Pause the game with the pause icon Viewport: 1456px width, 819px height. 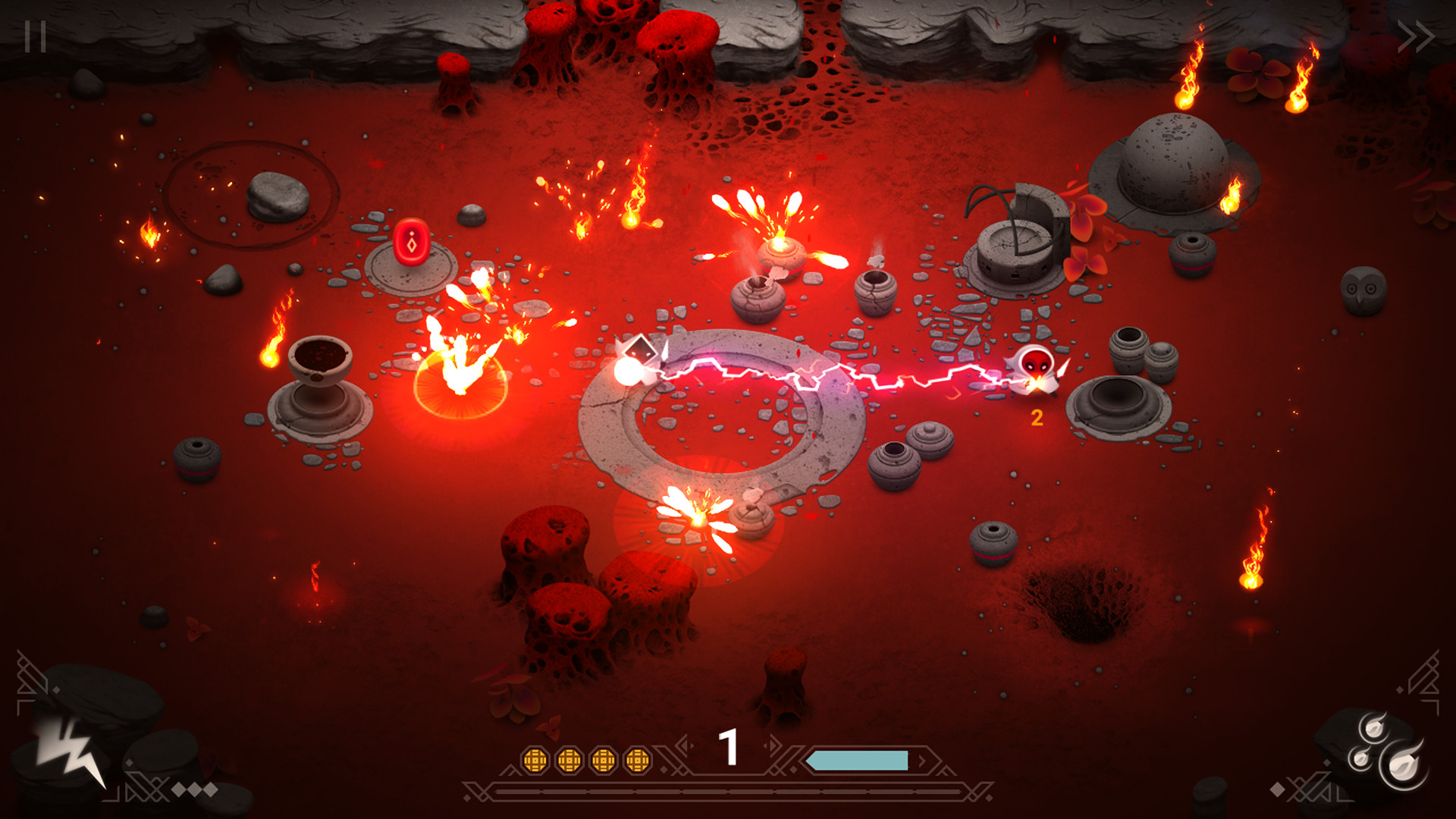point(36,34)
